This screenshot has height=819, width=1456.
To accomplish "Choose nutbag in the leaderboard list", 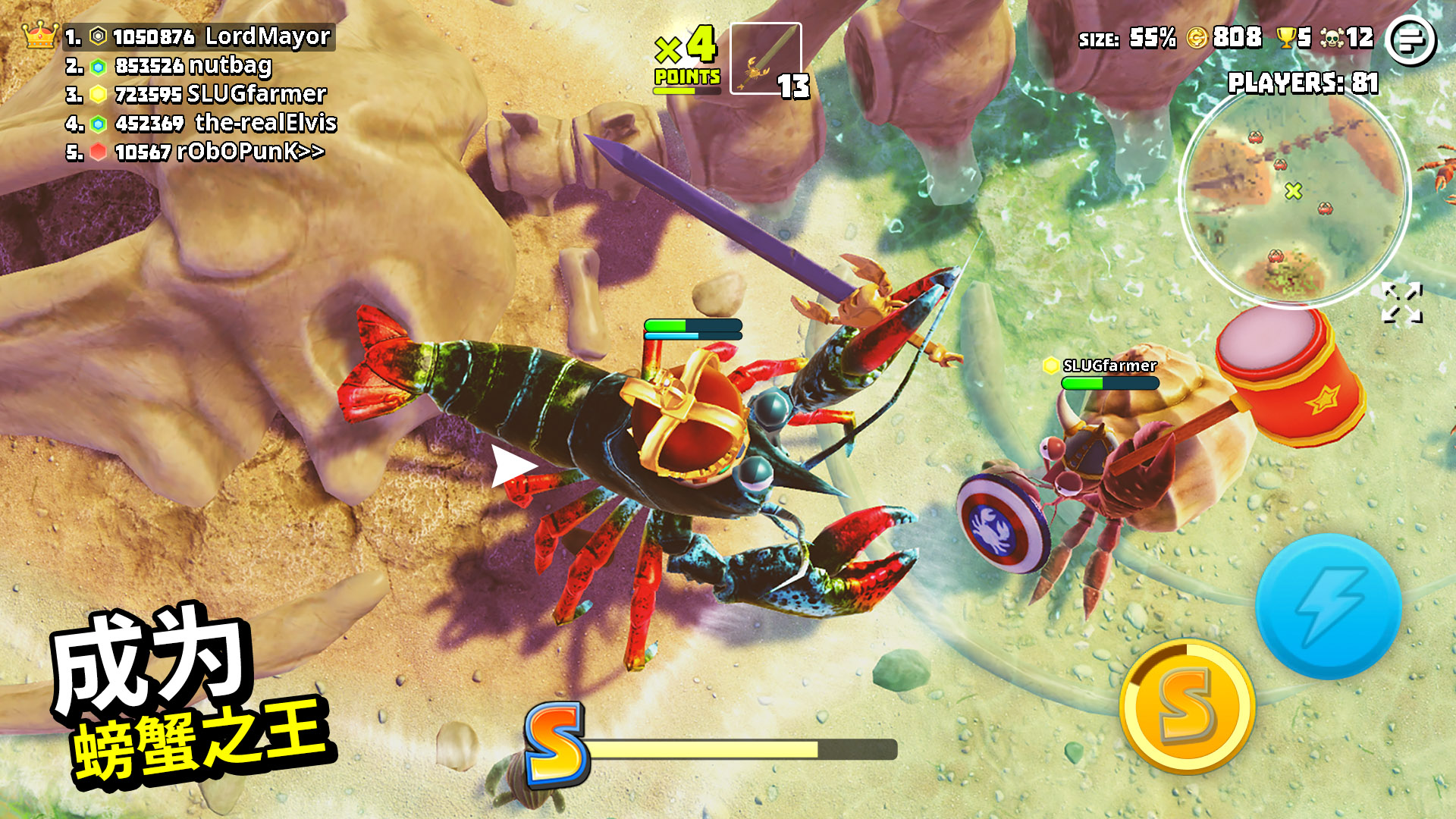I will [170, 66].
